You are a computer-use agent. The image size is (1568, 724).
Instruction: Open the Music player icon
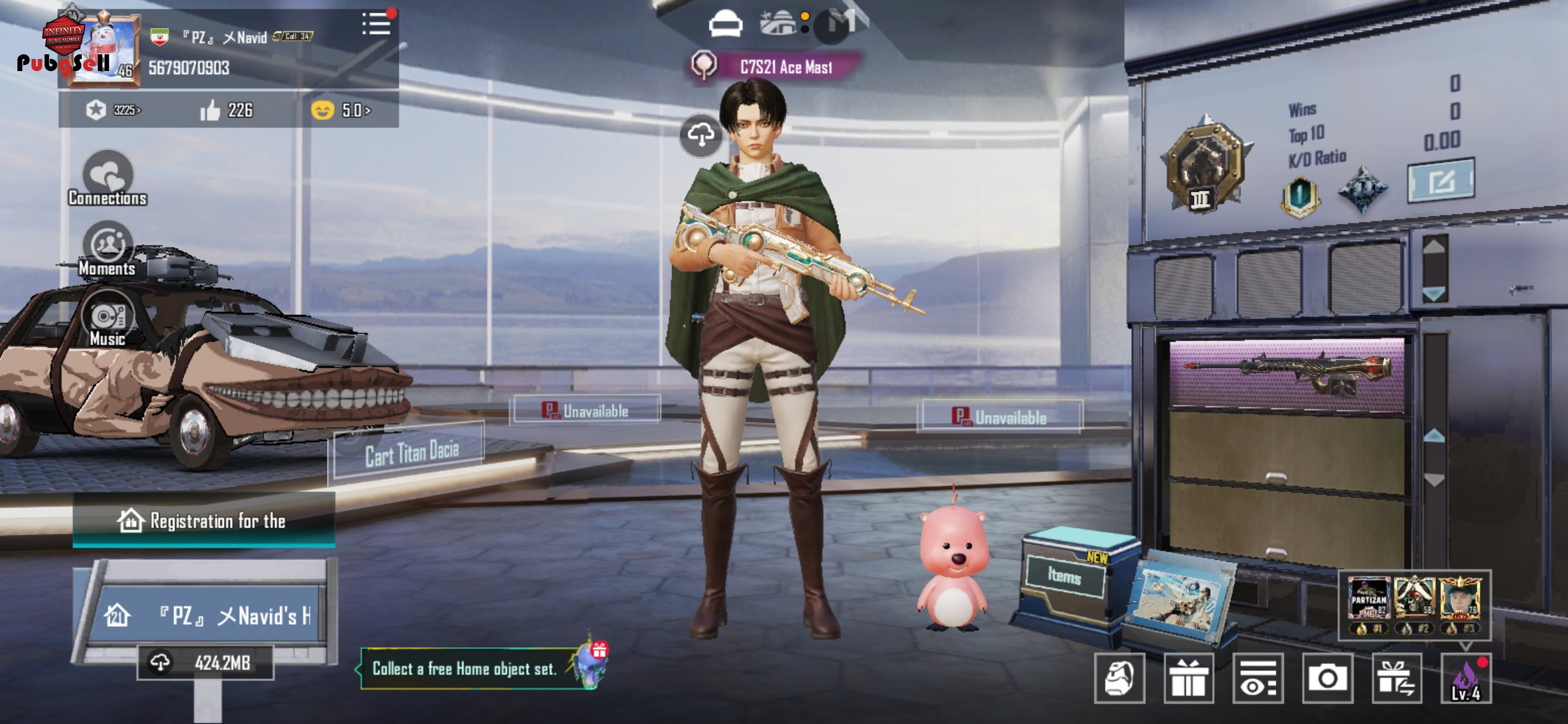(x=107, y=320)
